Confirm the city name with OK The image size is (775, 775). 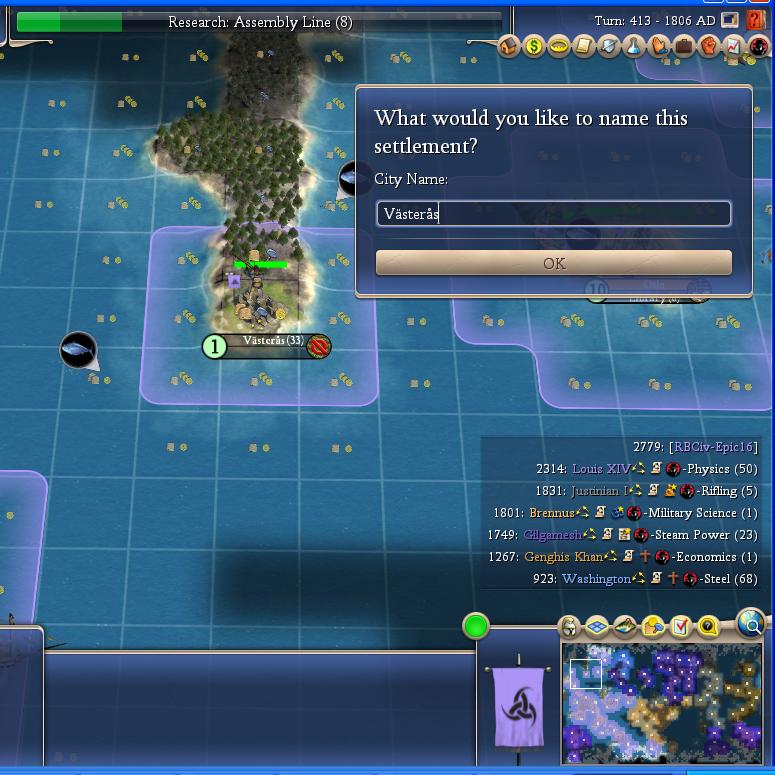[x=553, y=263]
